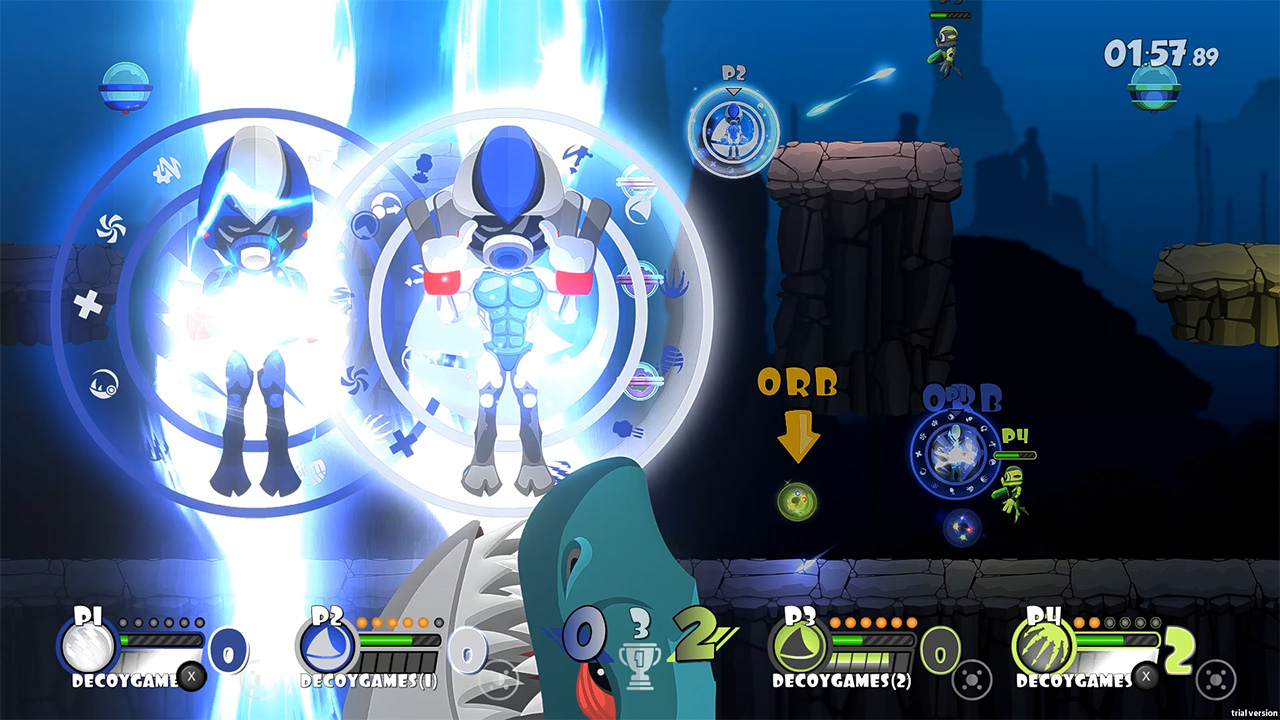This screenshot has width=1280, height=720.
Task: Select the P4 green claw portrait
Action: coord(1043,647)
